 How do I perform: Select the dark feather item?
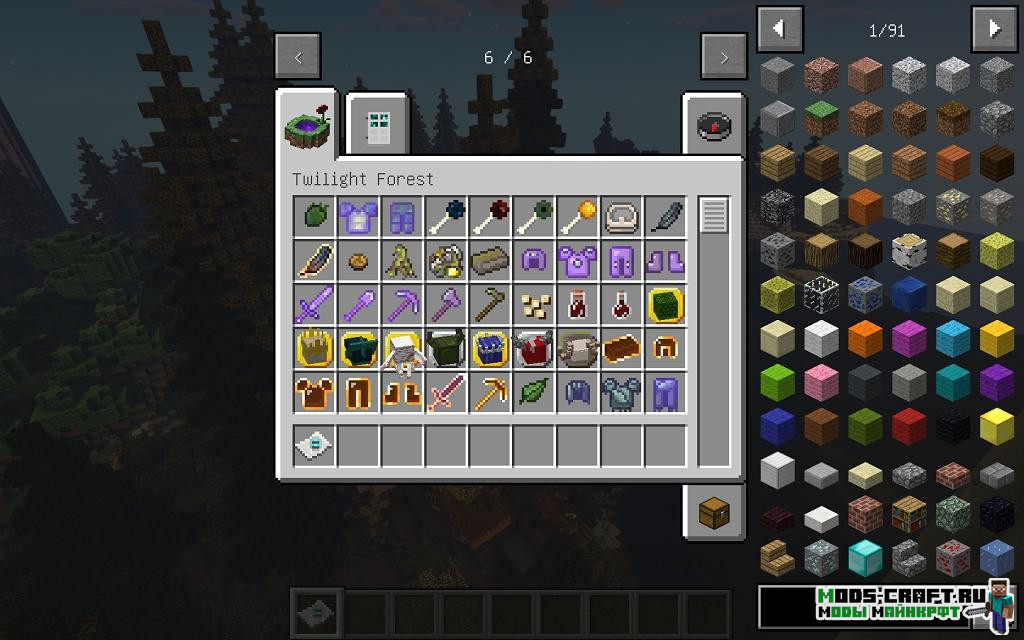click(663, 216)
